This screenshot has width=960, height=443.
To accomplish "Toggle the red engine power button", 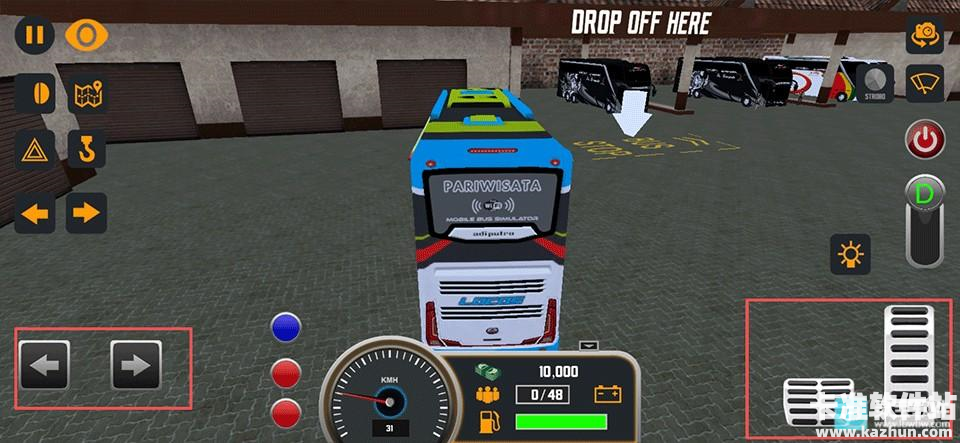I will pos(925,140).
